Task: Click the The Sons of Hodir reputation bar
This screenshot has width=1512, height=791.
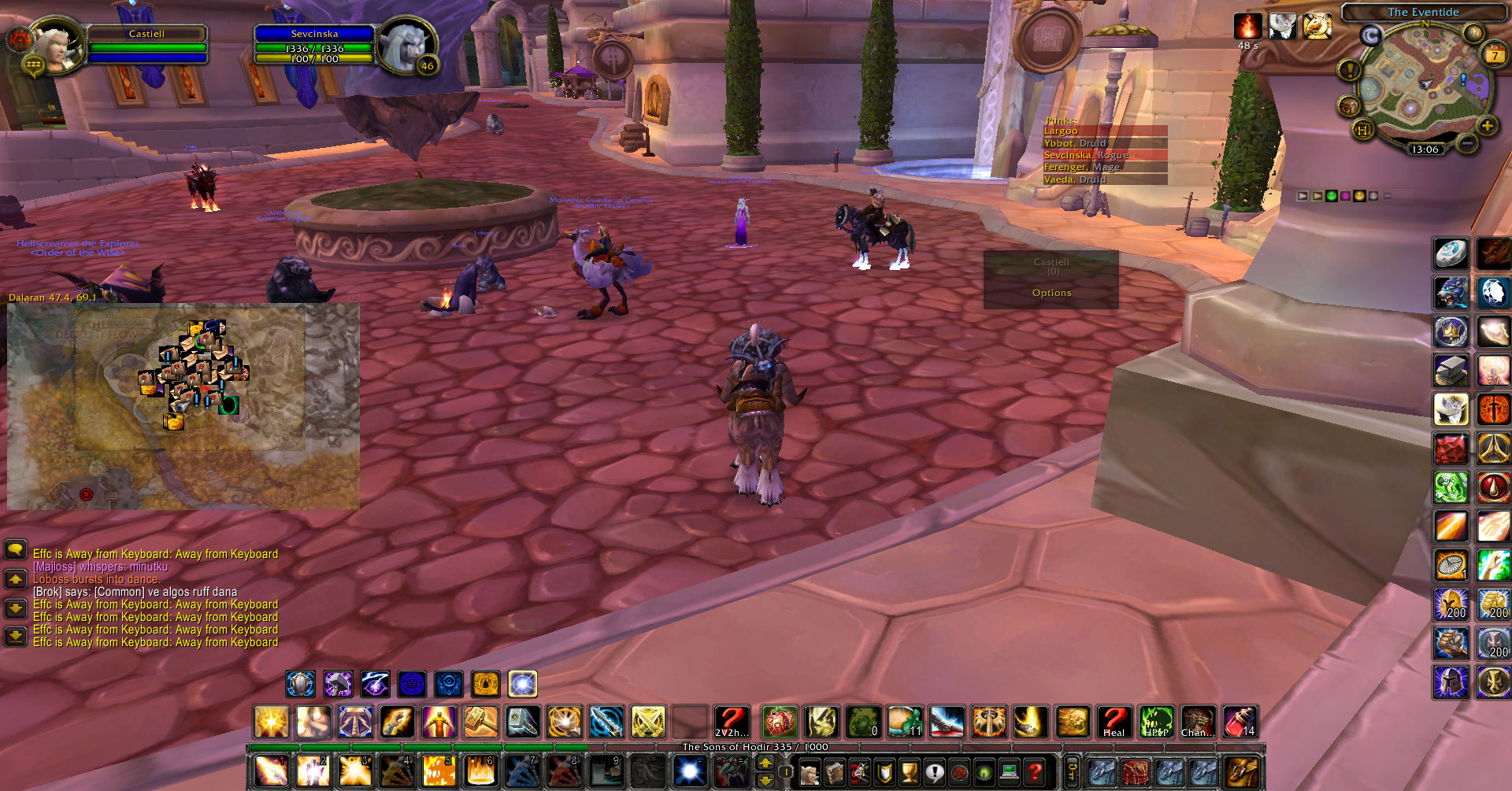Action: [754, 747]
